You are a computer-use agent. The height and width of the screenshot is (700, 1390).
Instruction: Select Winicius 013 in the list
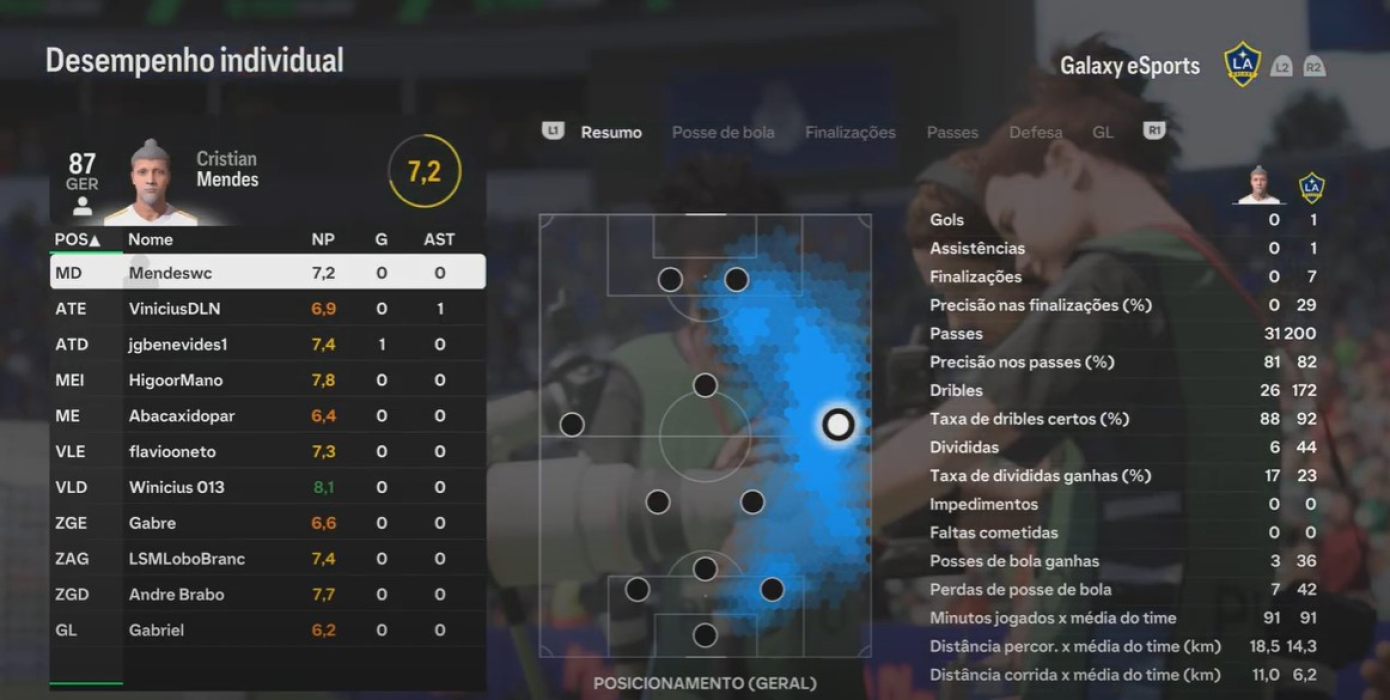(x=267, y=487)
